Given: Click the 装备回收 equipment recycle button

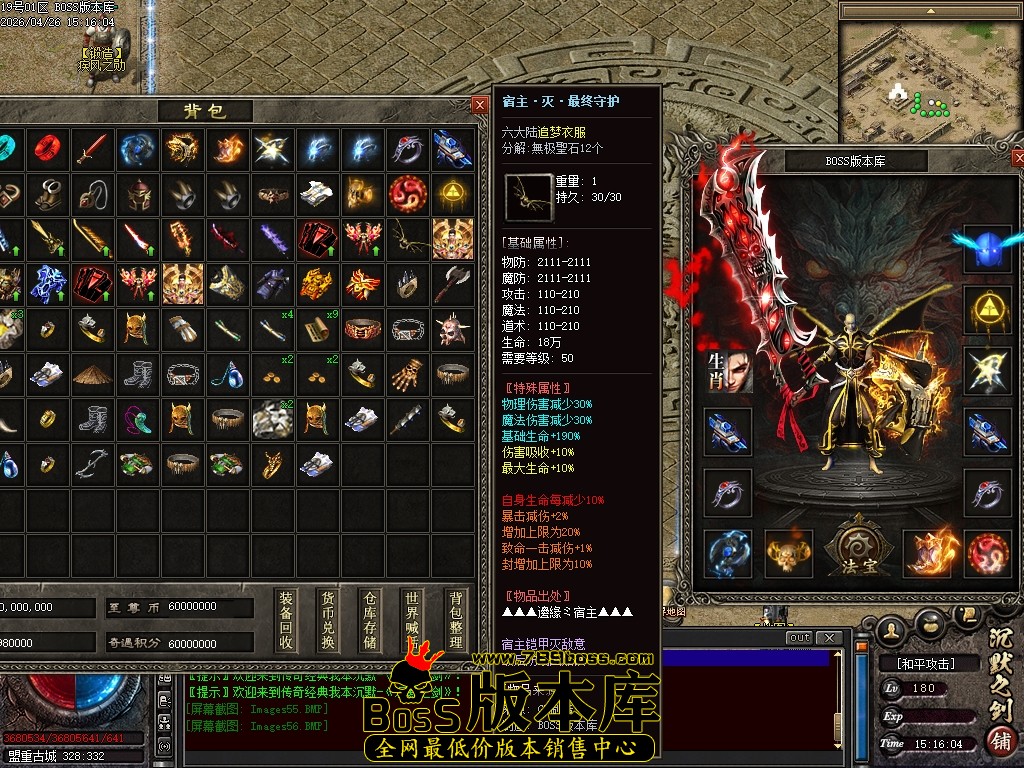Looking at the screenshot, I should click(x=286, y=620).
